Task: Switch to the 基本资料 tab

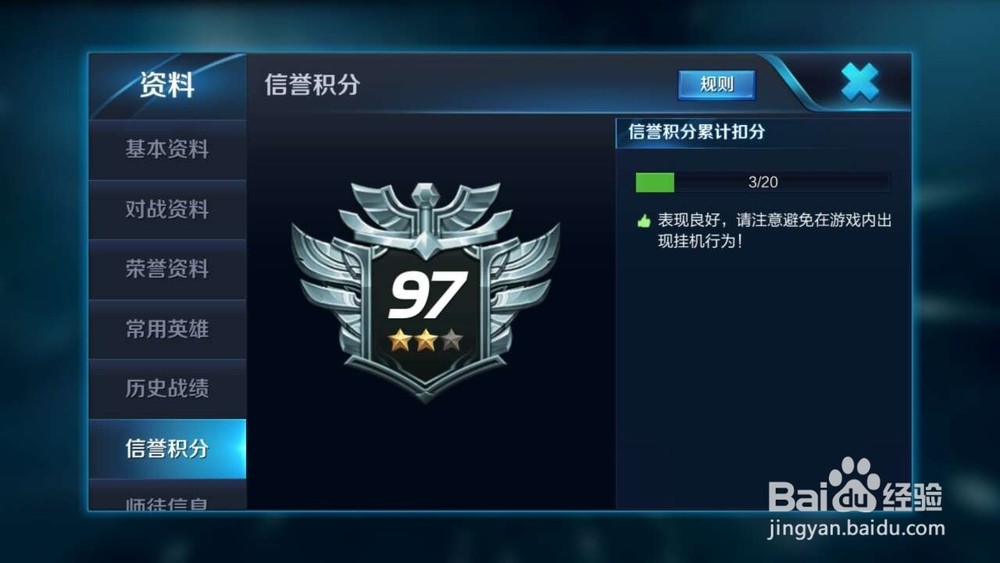Action: coord(167,150)
